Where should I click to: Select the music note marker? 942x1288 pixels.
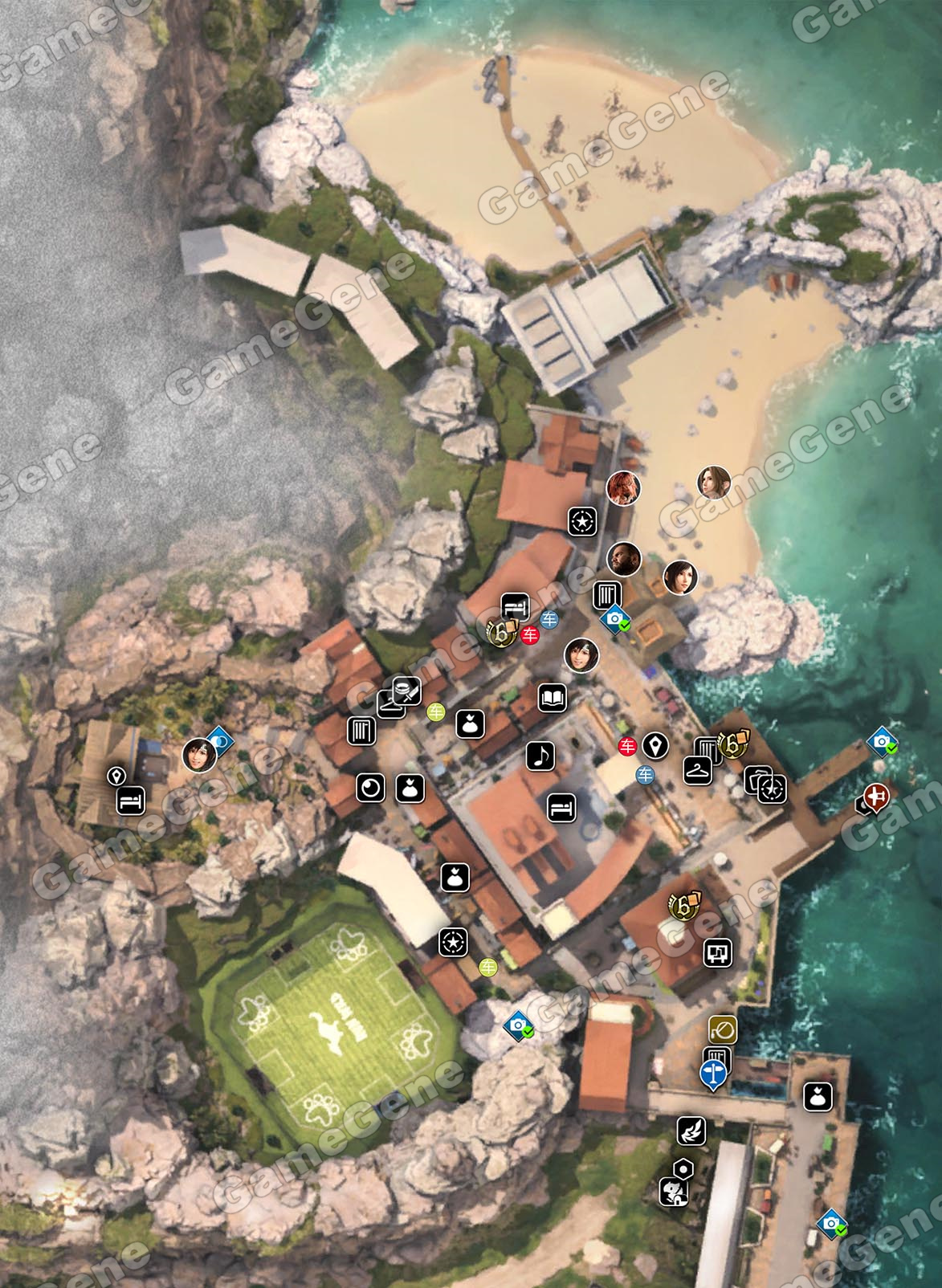tap(540, 755)
